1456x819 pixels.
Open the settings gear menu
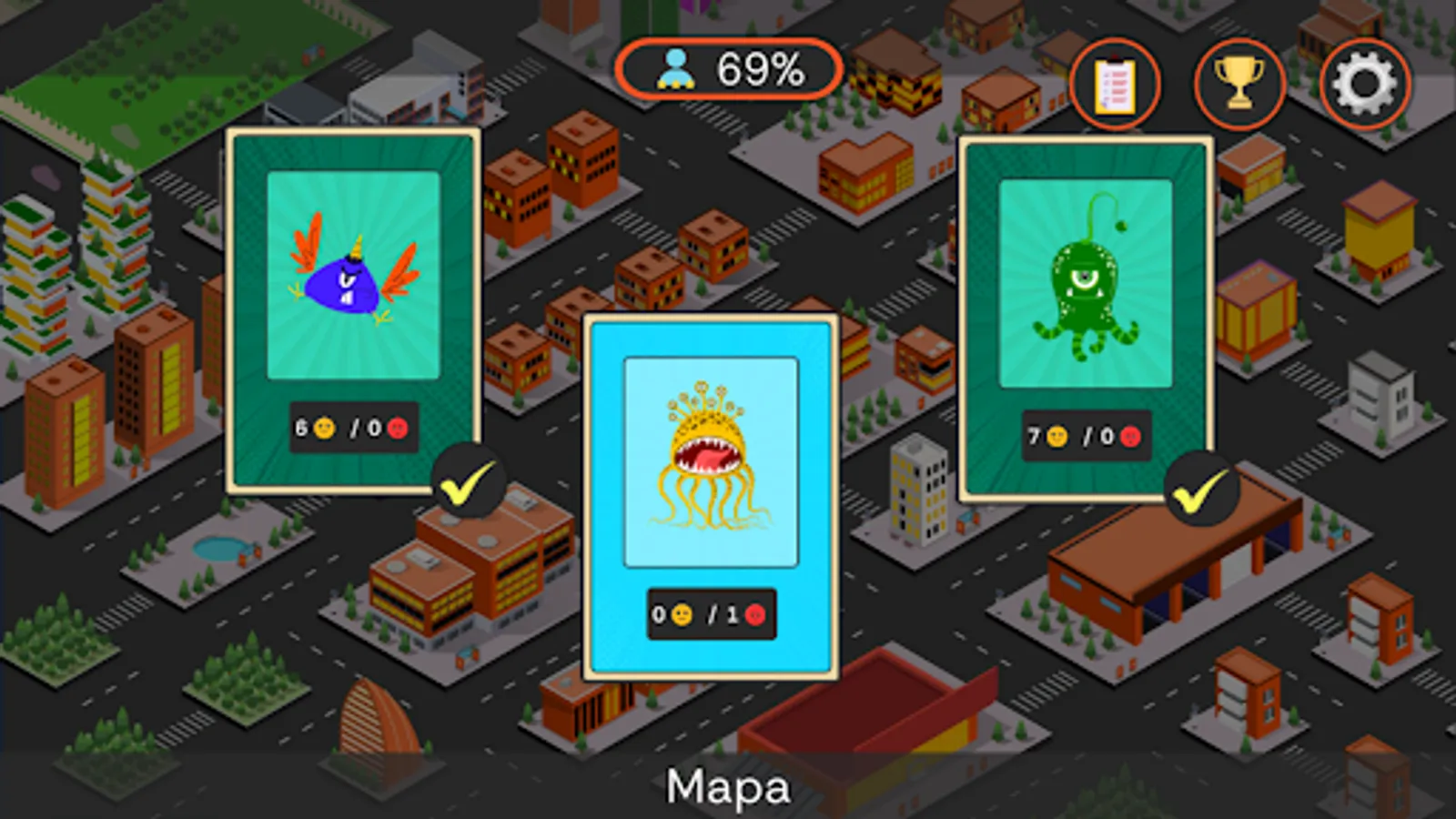tap(1364, 83)
